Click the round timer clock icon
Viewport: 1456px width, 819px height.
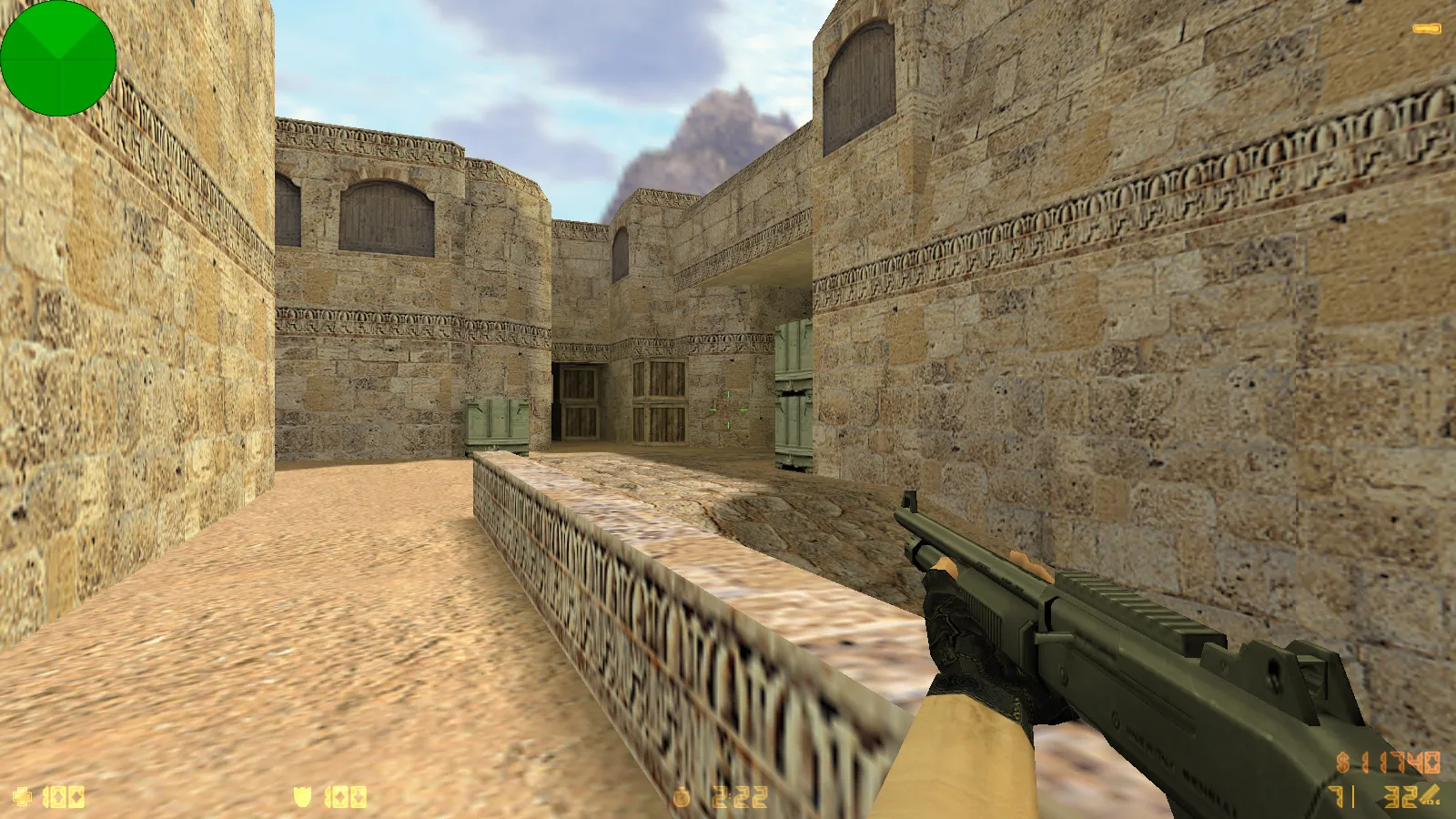[682, 798]
